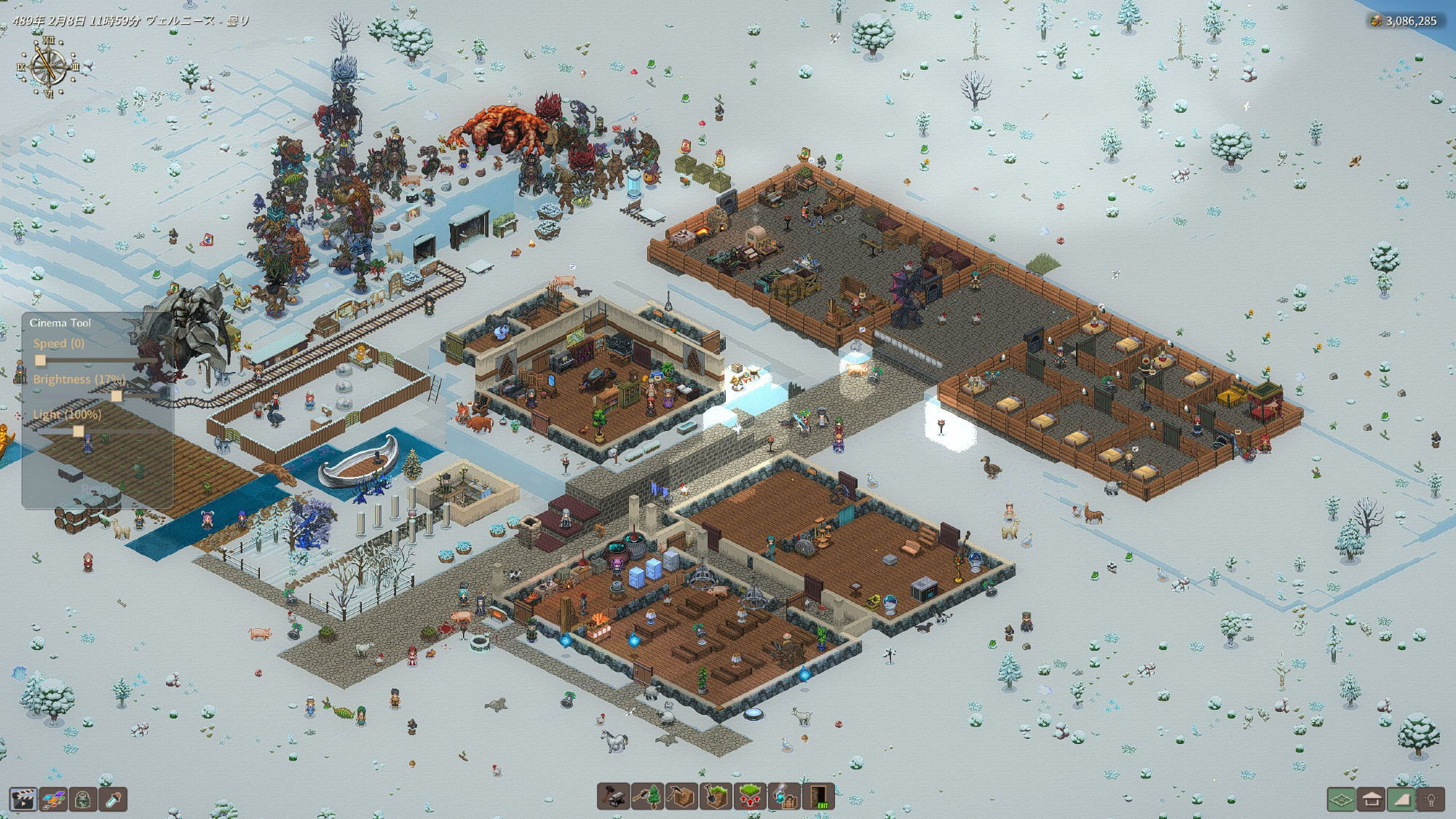Choose the pickaxe mining tool
The width and height of the screenshot is (1456, 819).
(681, 796)
